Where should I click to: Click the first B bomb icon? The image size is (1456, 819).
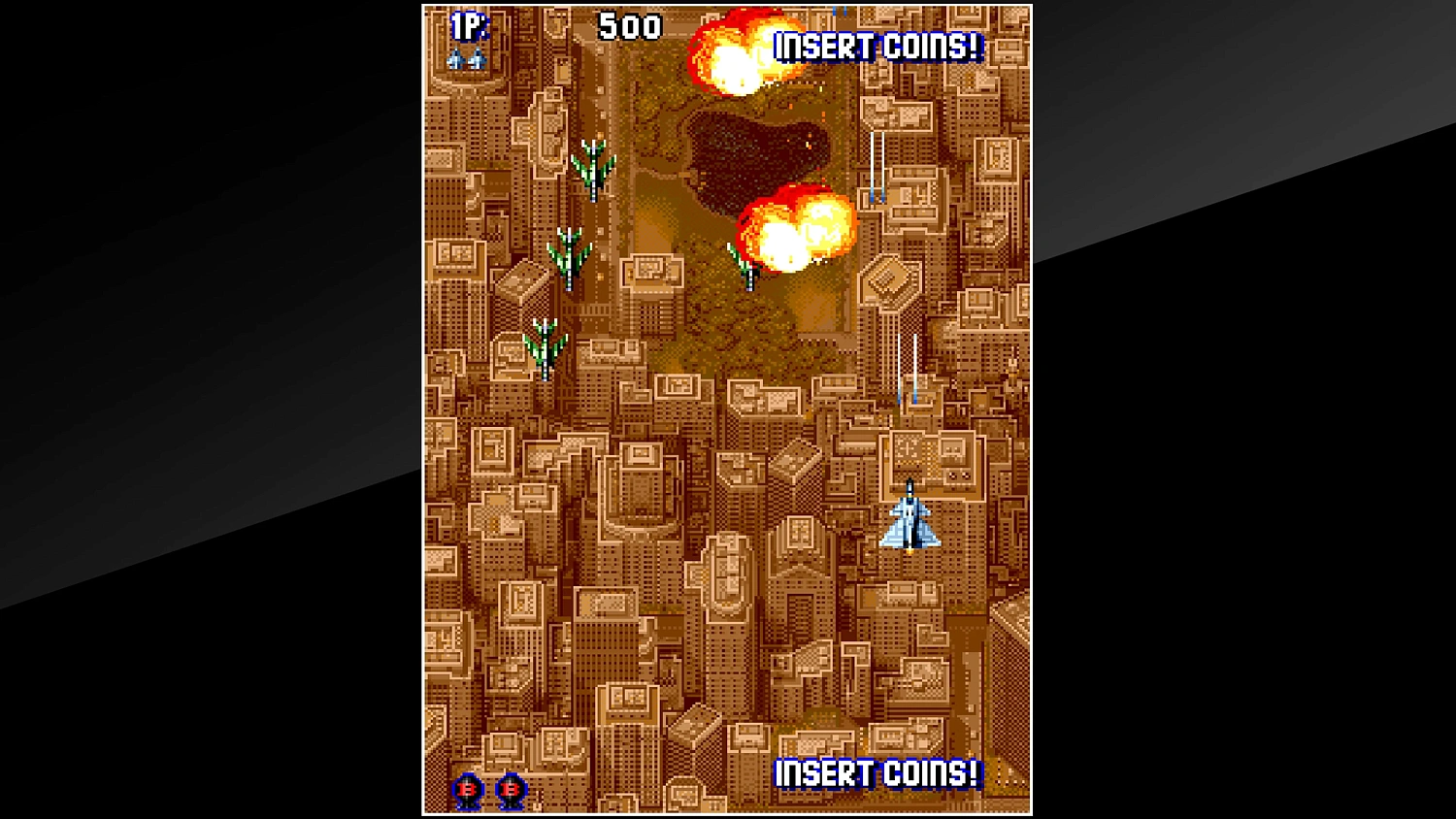pos(466,789)
